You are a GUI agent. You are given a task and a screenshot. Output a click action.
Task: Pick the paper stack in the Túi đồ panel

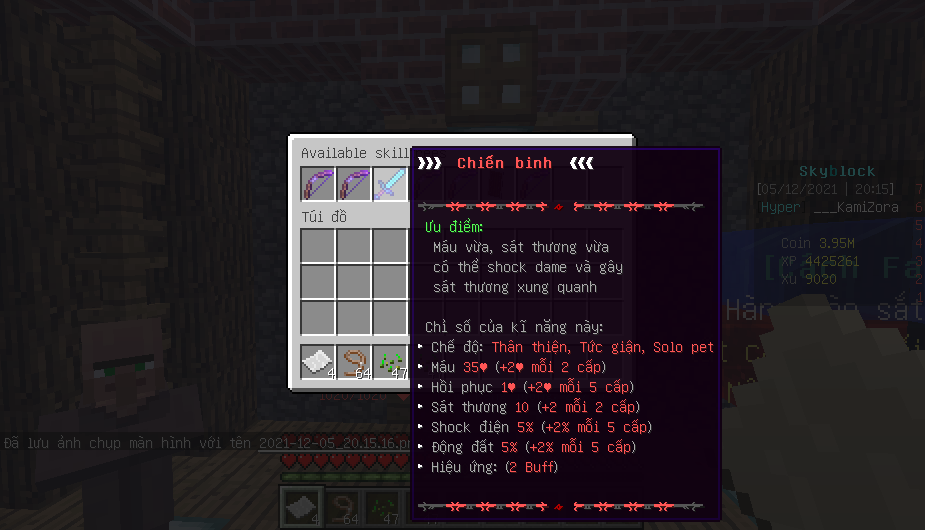point(318,362)
